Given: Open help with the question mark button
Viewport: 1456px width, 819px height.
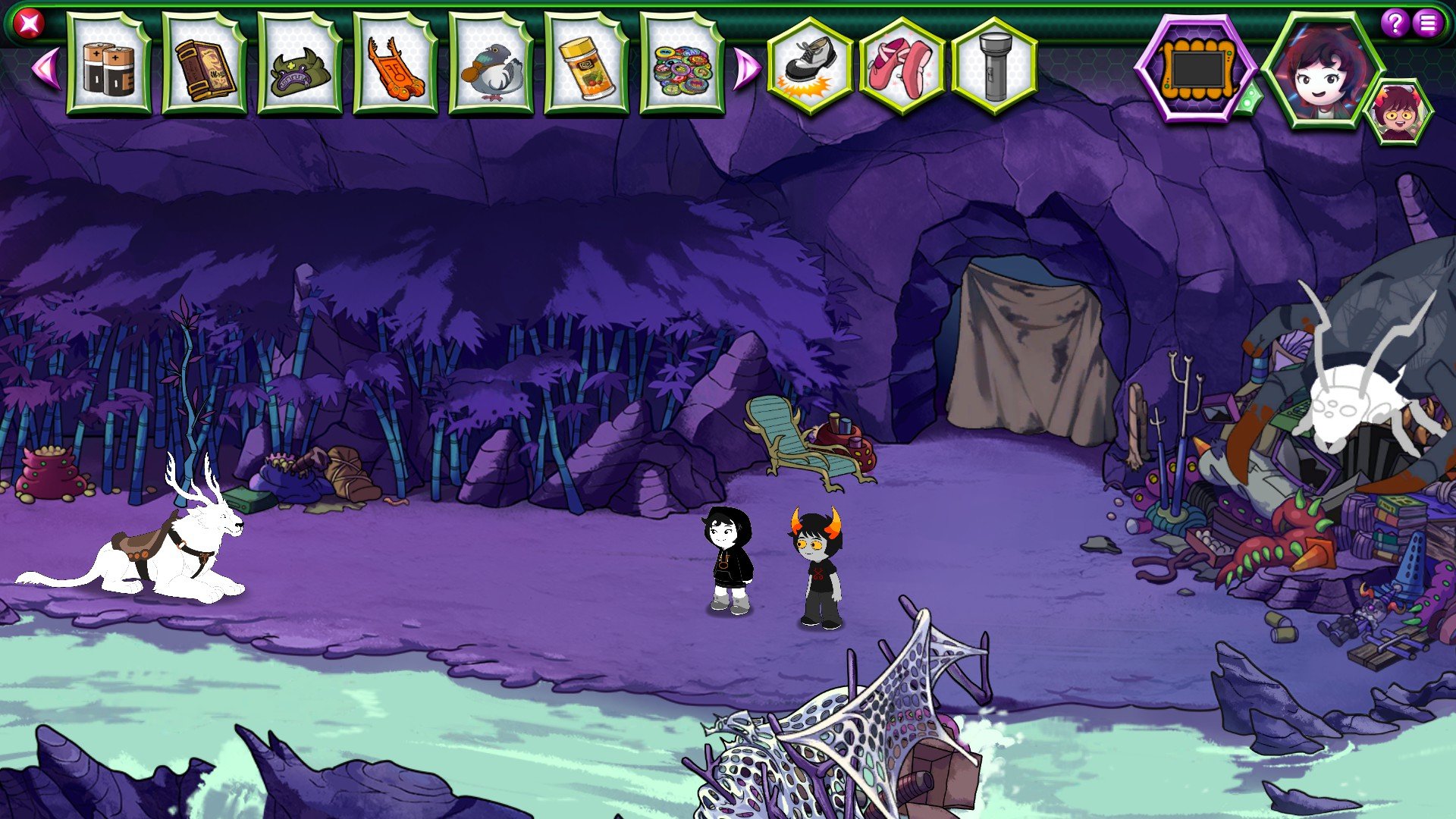Looking at the screenshot, I should click(x=1395, y=23).
